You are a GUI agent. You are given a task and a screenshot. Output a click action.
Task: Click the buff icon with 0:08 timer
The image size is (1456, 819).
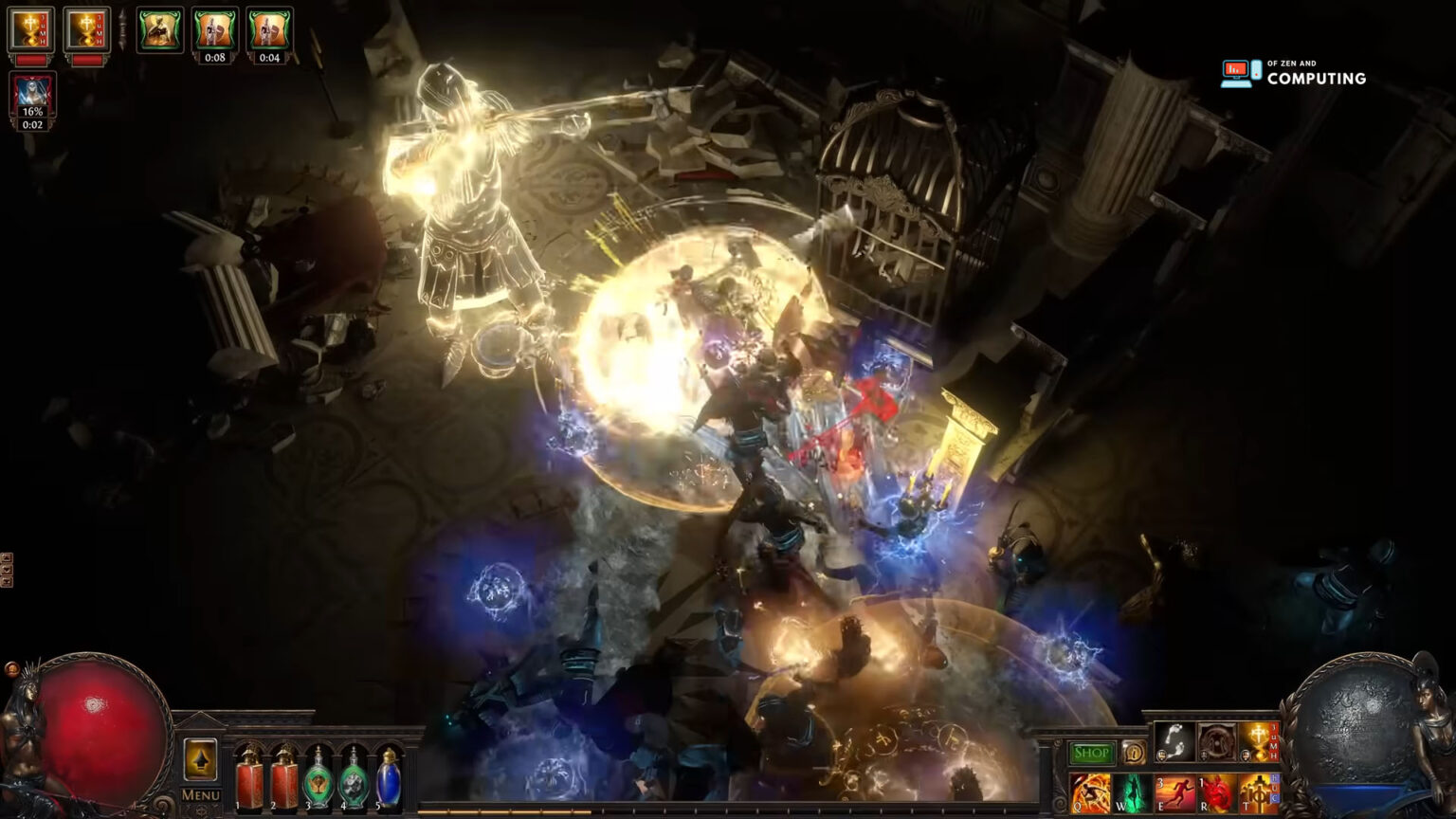tap(215, 30)
